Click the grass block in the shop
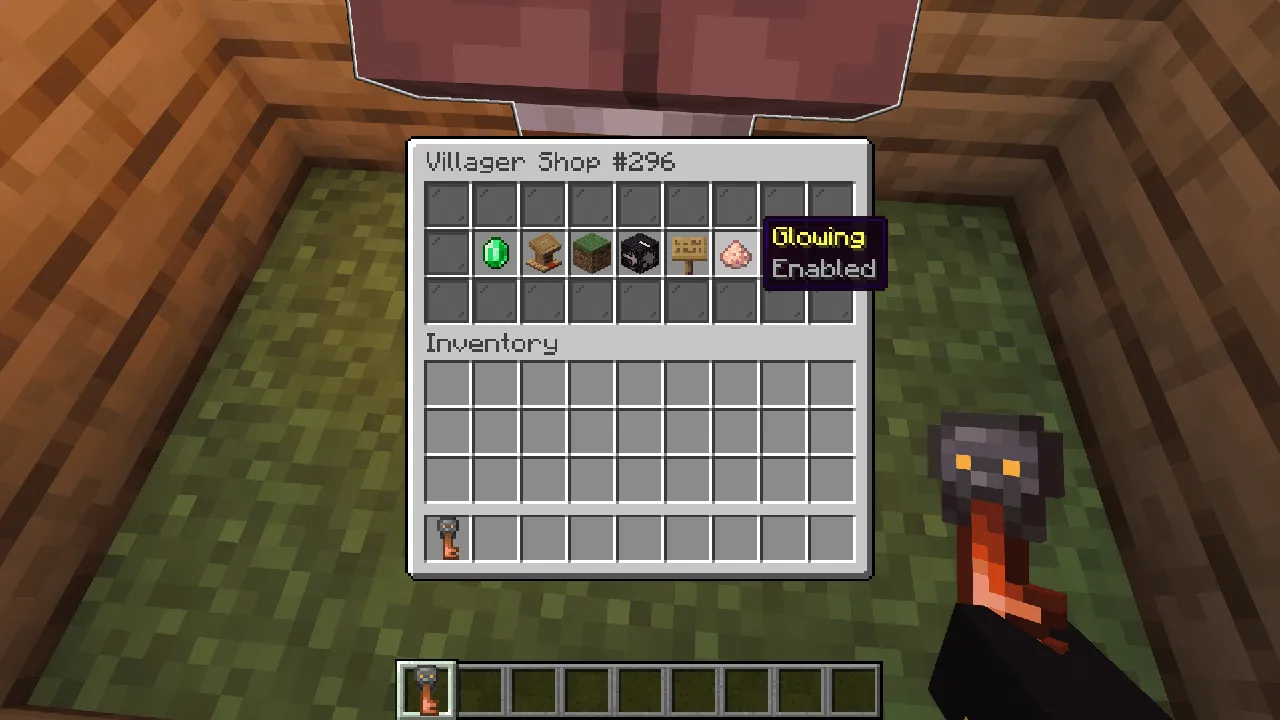The height and width of the screenshot is (720, 1280). coord(590,253)
